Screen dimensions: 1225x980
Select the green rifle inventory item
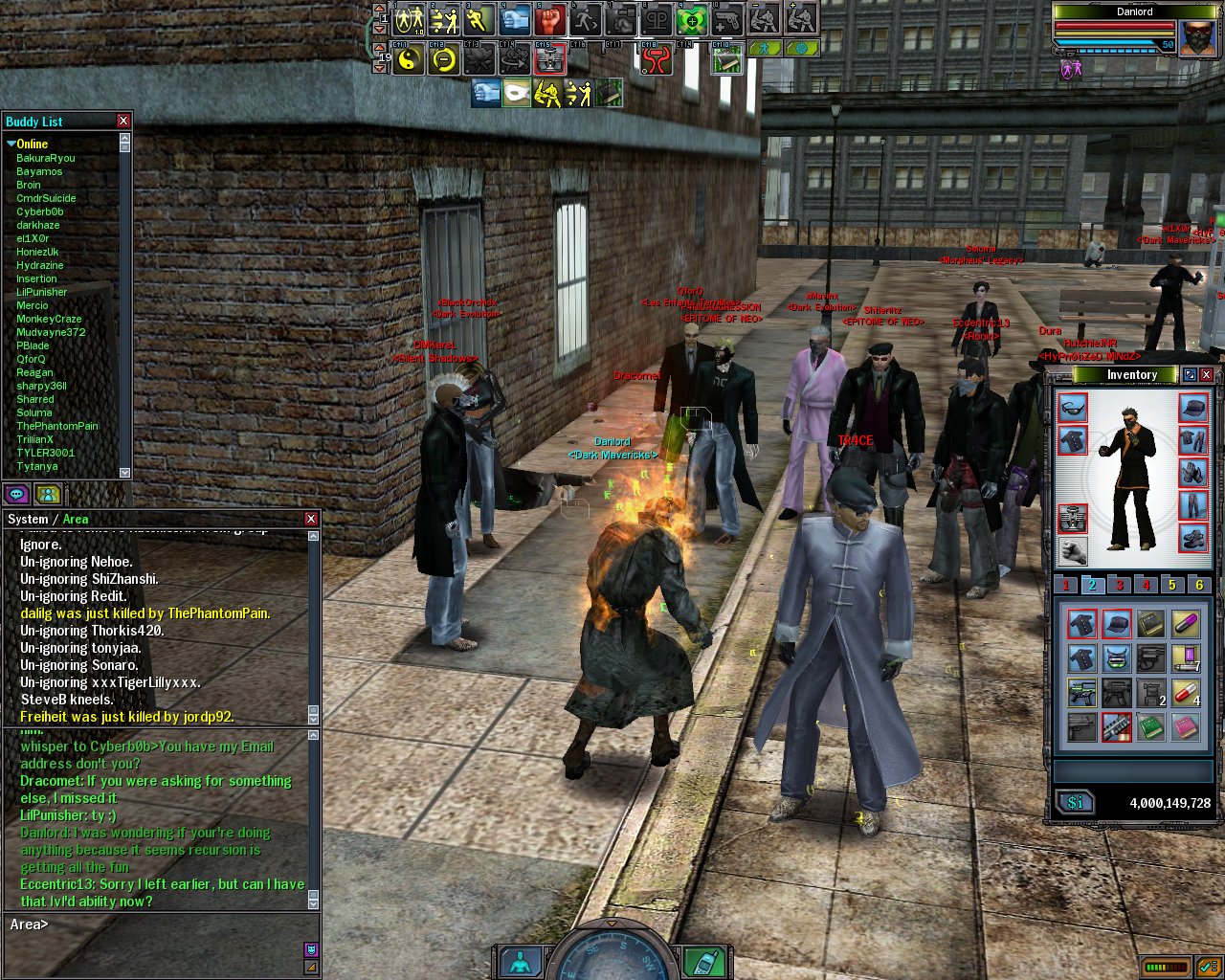tap(1082, 692)
